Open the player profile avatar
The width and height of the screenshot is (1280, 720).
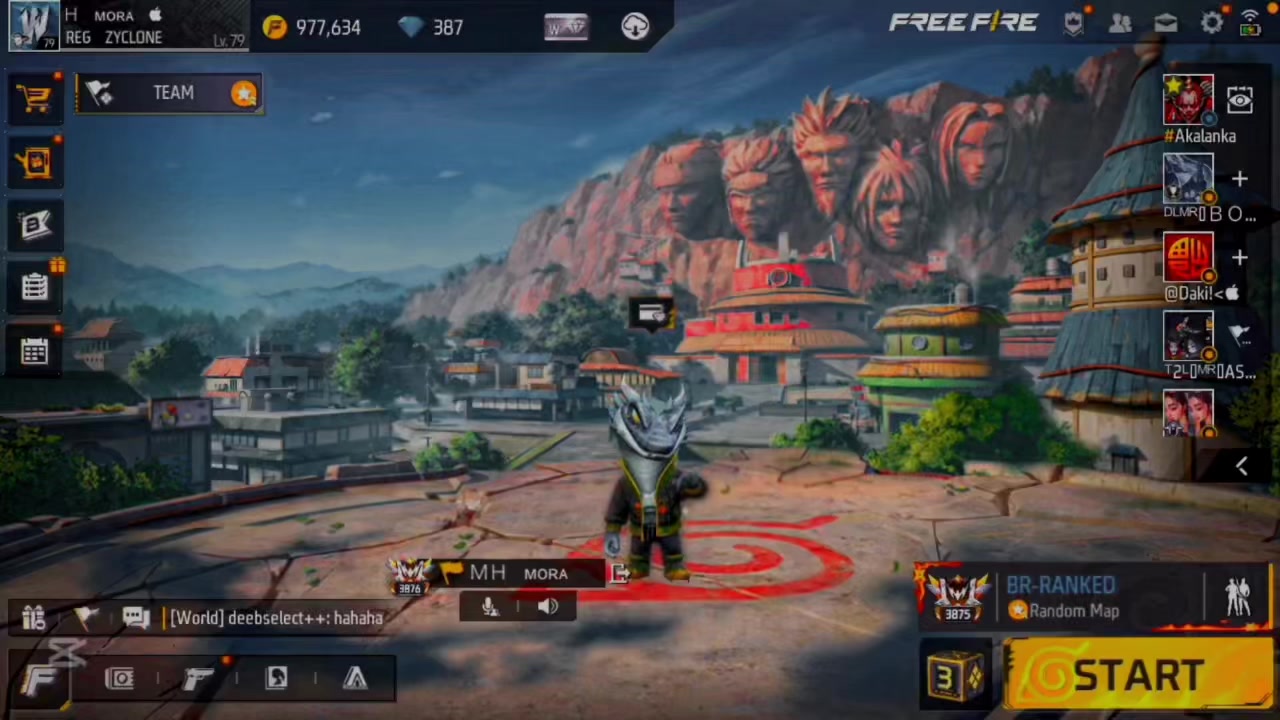tap(33, 25)
